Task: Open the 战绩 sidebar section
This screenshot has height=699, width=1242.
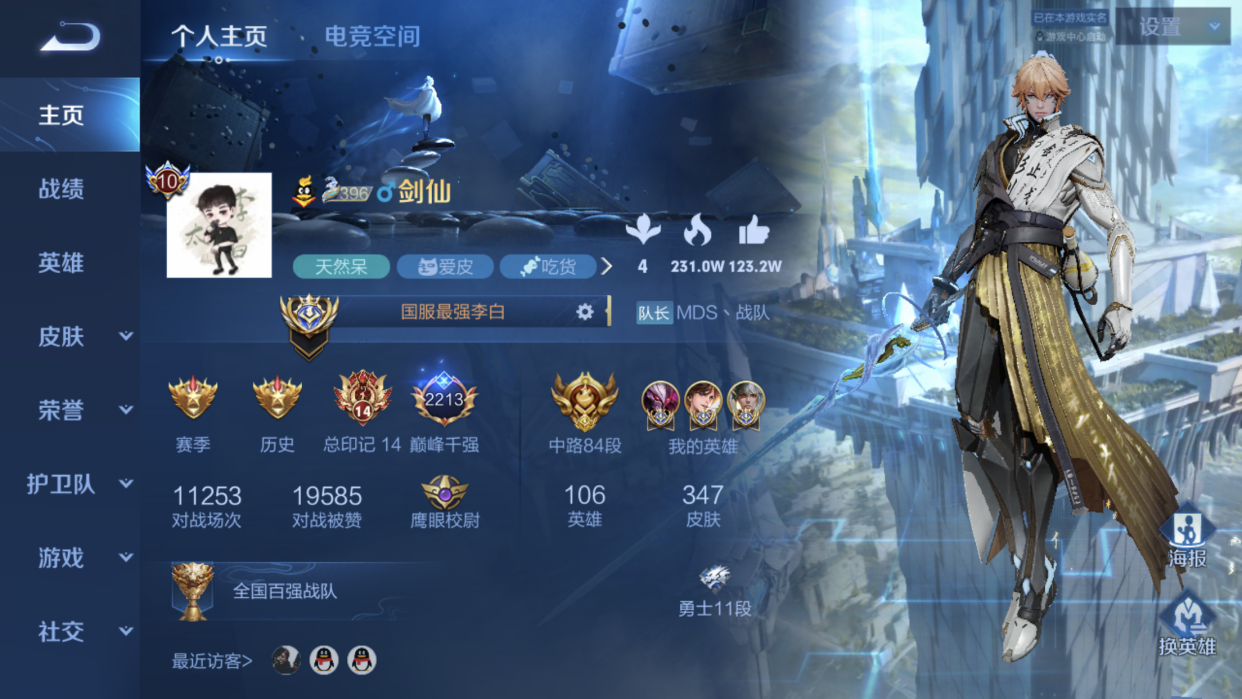Action: pyautogui.click(x=61, y=189)
